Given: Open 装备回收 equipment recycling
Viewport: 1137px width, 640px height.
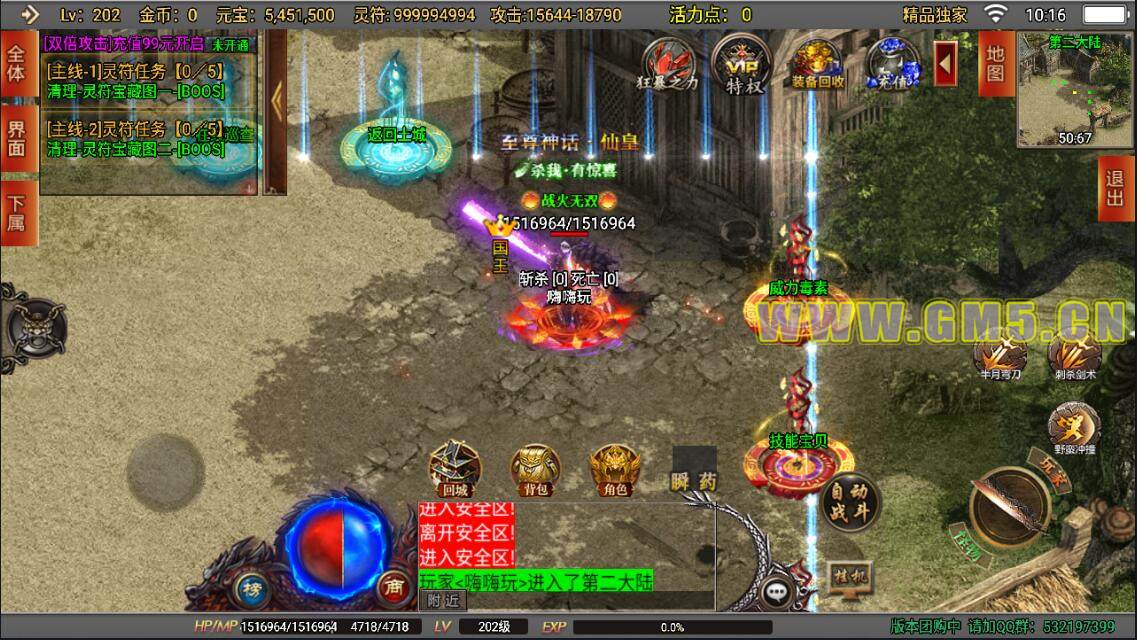Looking at the screenshot, I should pyautogui.click(x=817, y=63).
